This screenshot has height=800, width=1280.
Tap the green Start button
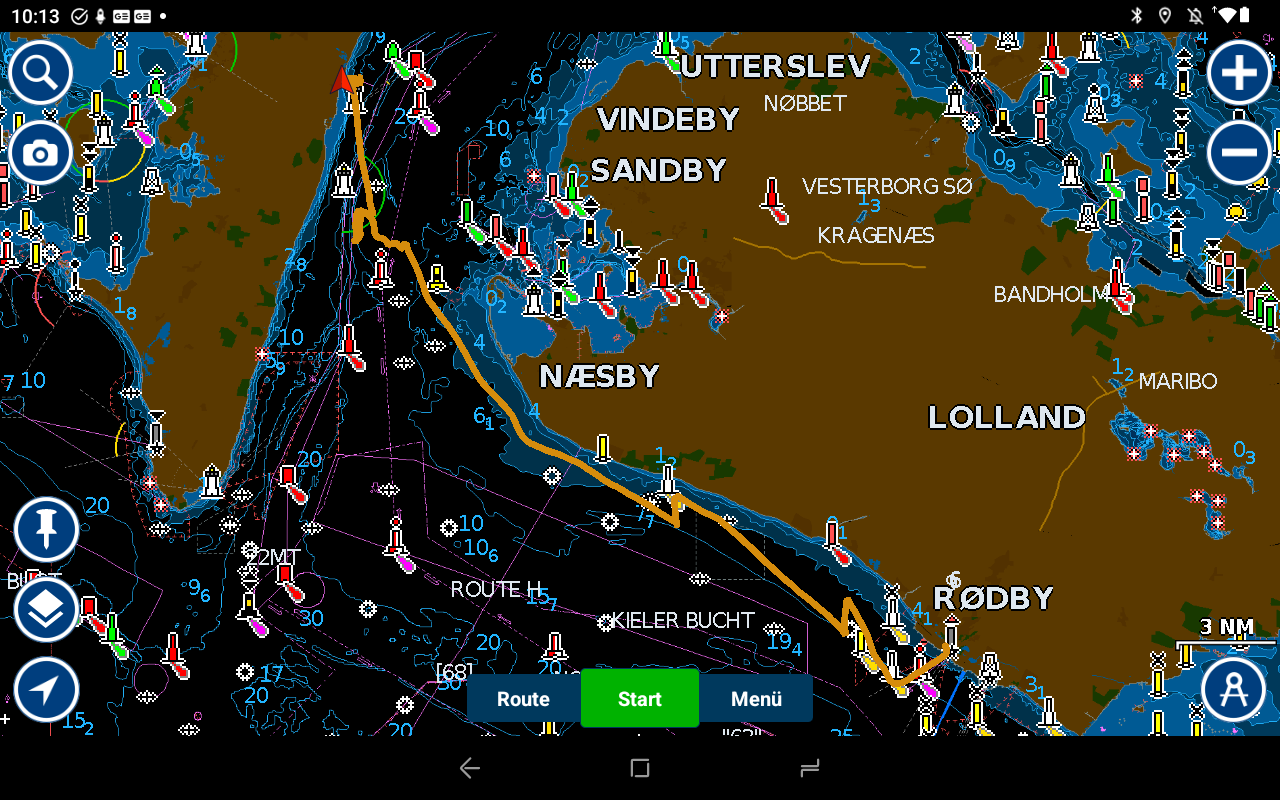click(639, 699)
